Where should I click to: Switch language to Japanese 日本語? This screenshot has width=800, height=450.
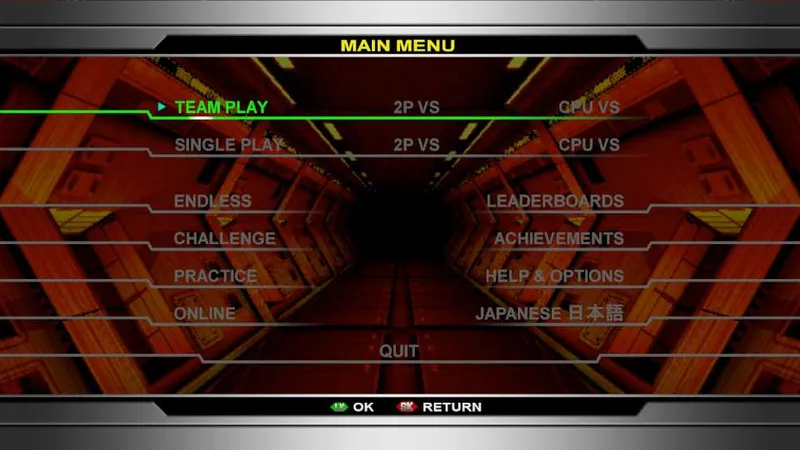click(x=549, y=314)
